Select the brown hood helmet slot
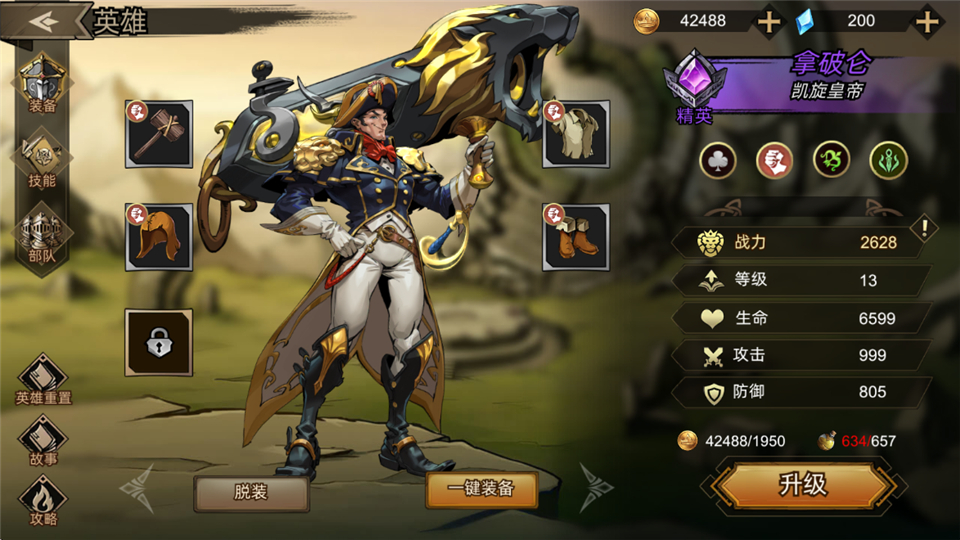Viewport: 960px width, 540px height. [x=159, y=237]
